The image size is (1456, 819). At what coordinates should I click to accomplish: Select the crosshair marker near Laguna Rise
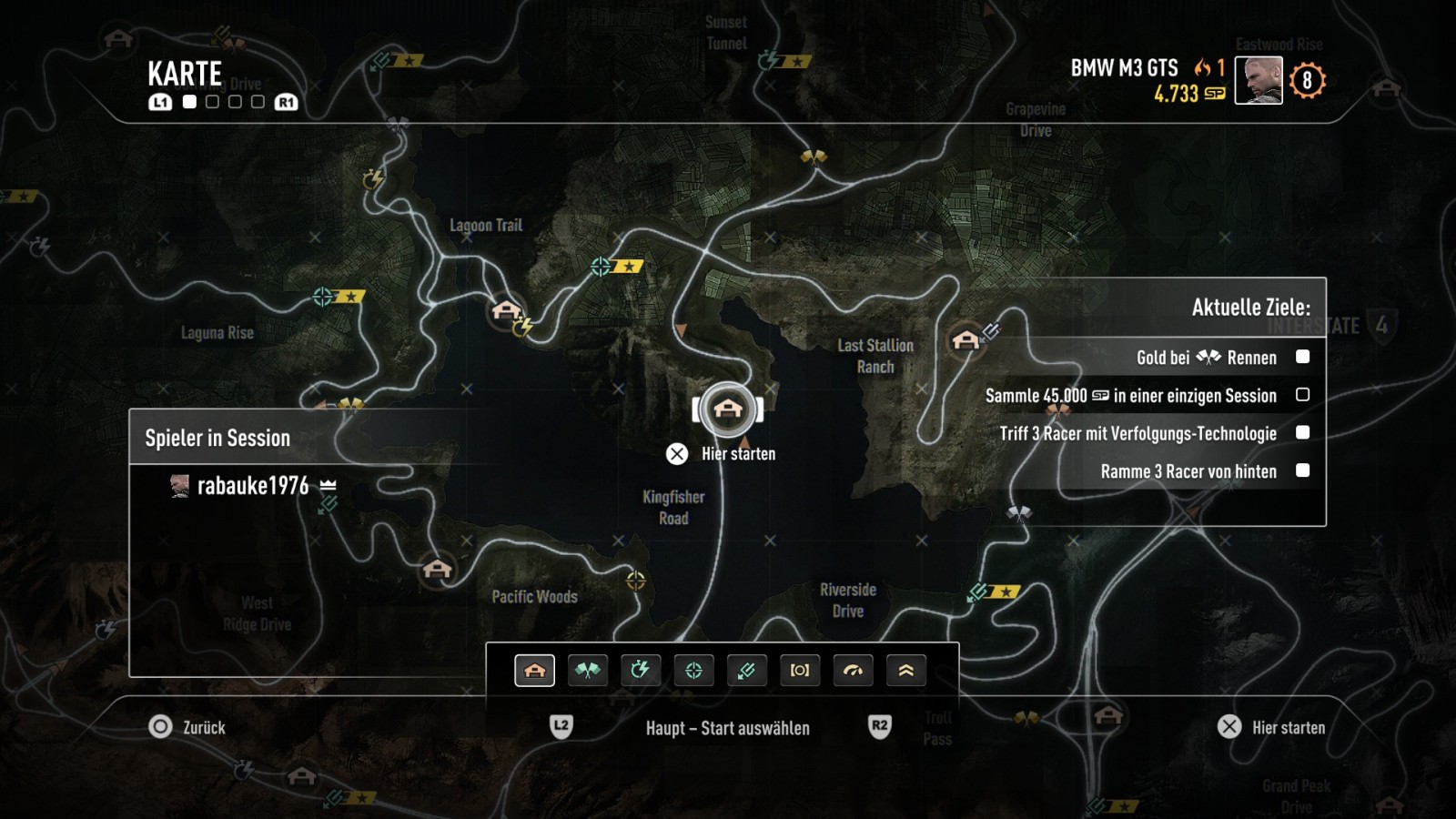[x=323, y=297]
